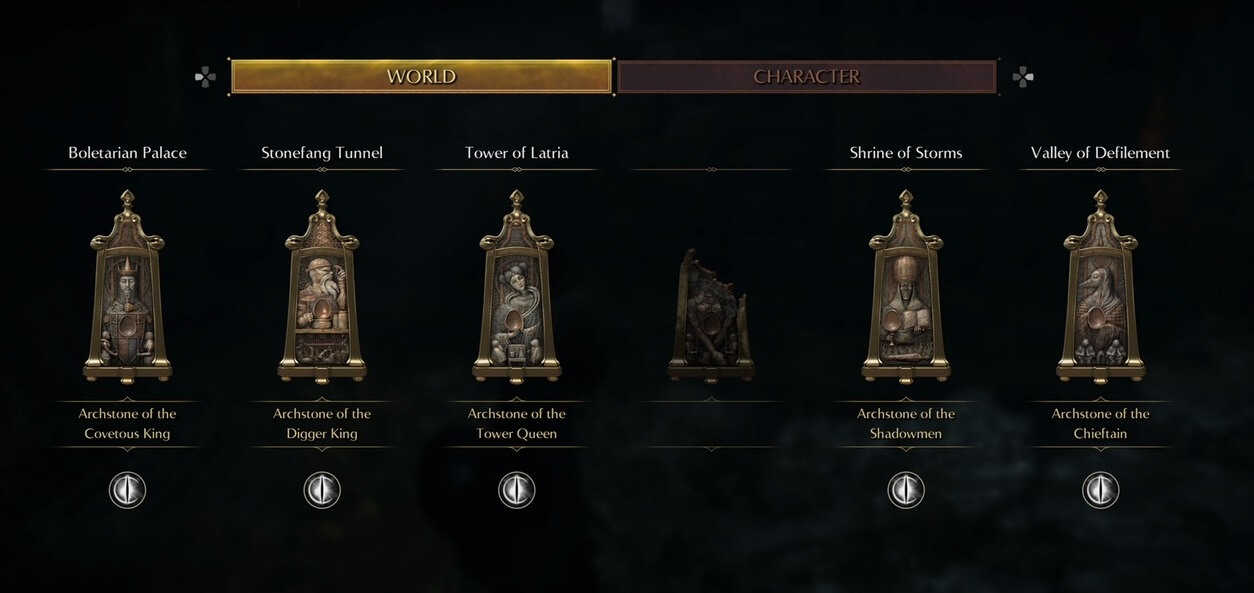Screen dimensions: 1254x593
Task: Switch to the World tab
Action: tap(421, 77)
